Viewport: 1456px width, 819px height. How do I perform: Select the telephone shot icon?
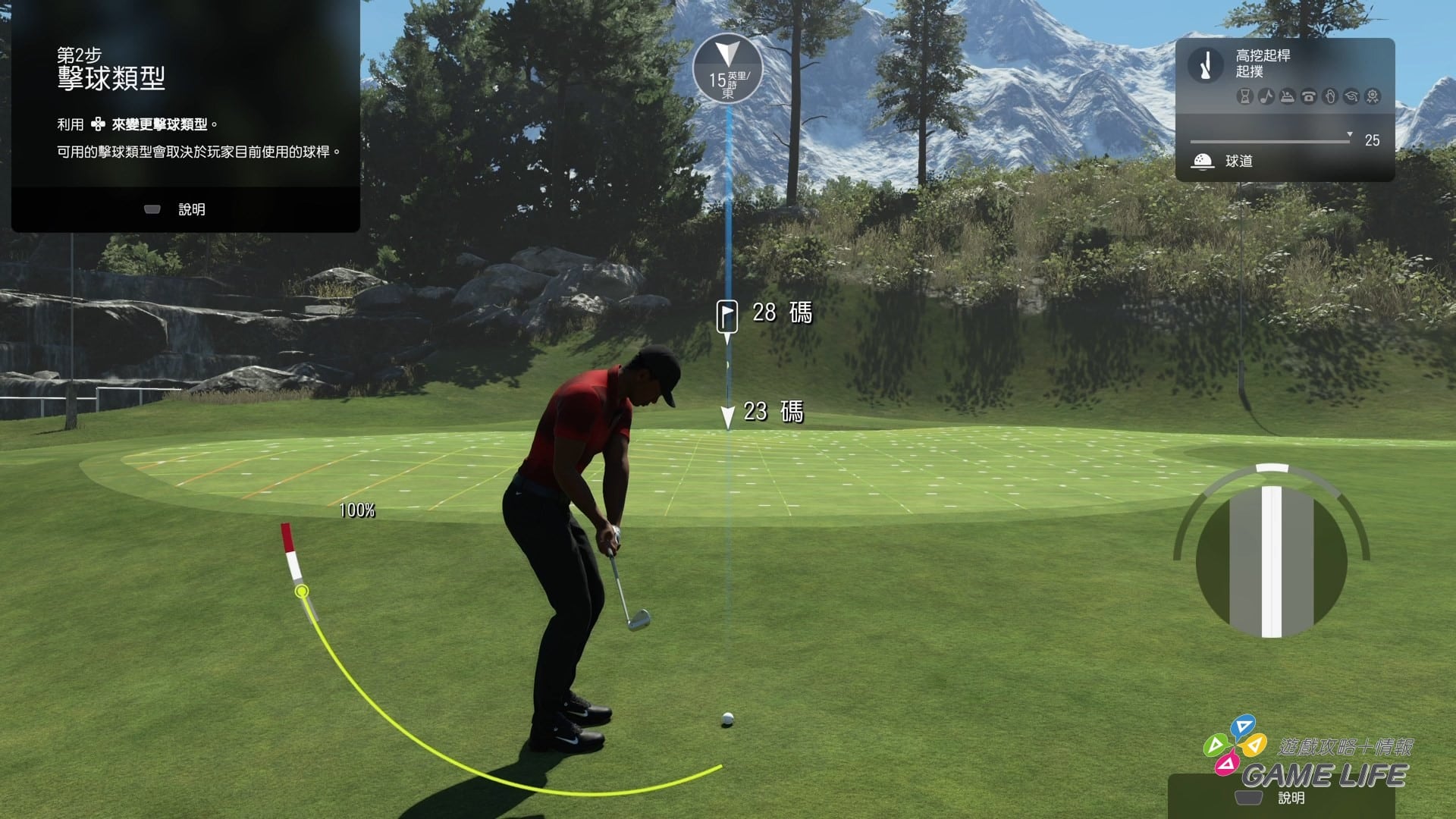point(1308,96)
